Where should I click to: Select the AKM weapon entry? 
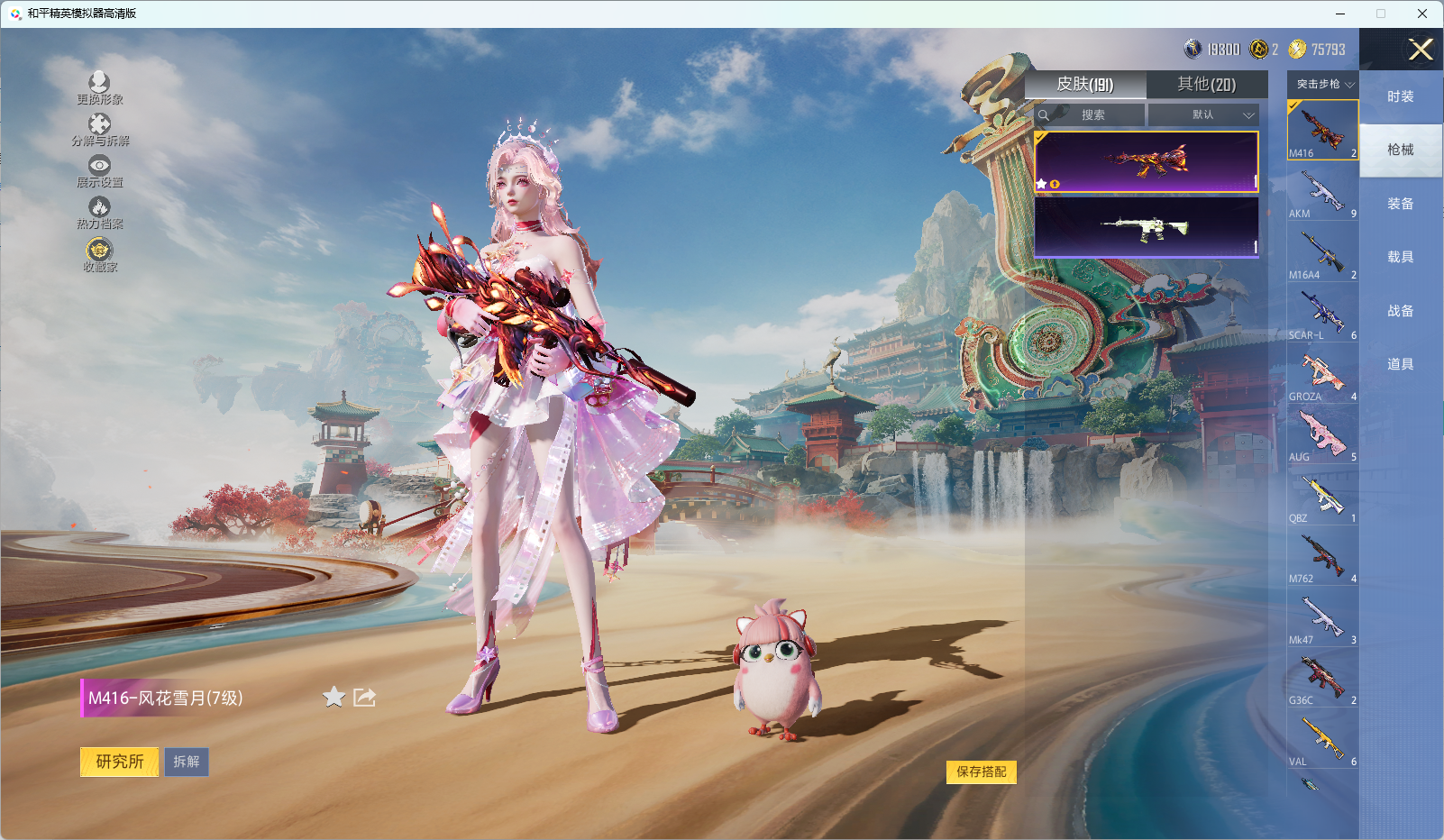[x=1322, y=192]
